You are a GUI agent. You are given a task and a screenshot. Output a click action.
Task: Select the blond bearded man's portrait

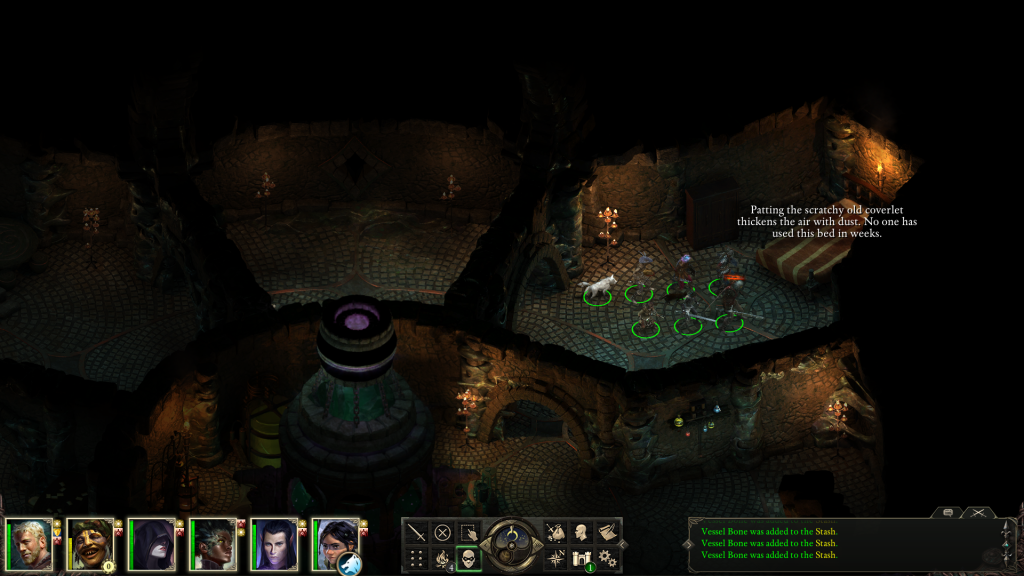(28, 543)
